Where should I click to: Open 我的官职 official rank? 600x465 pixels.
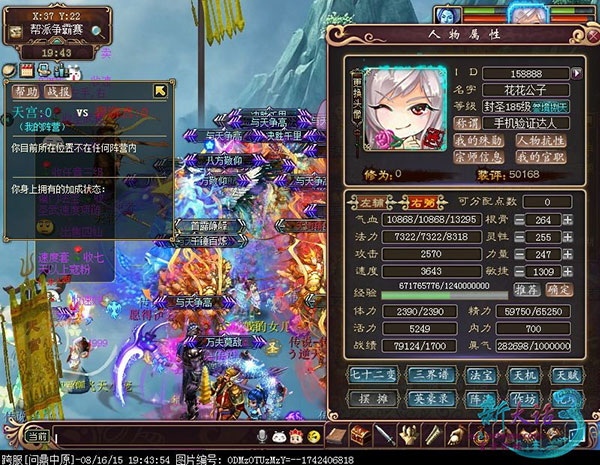pos(542,156)
